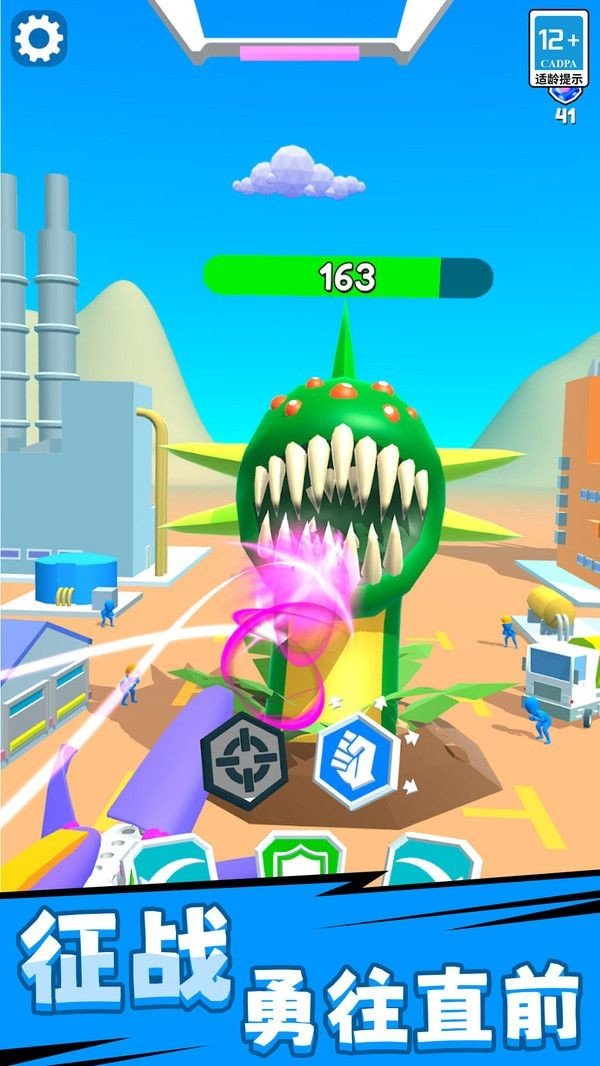The width and height of the screenshot is (600, 1066).
Task: Activate the green shield defense ability
Action: [x=300, y=857]
